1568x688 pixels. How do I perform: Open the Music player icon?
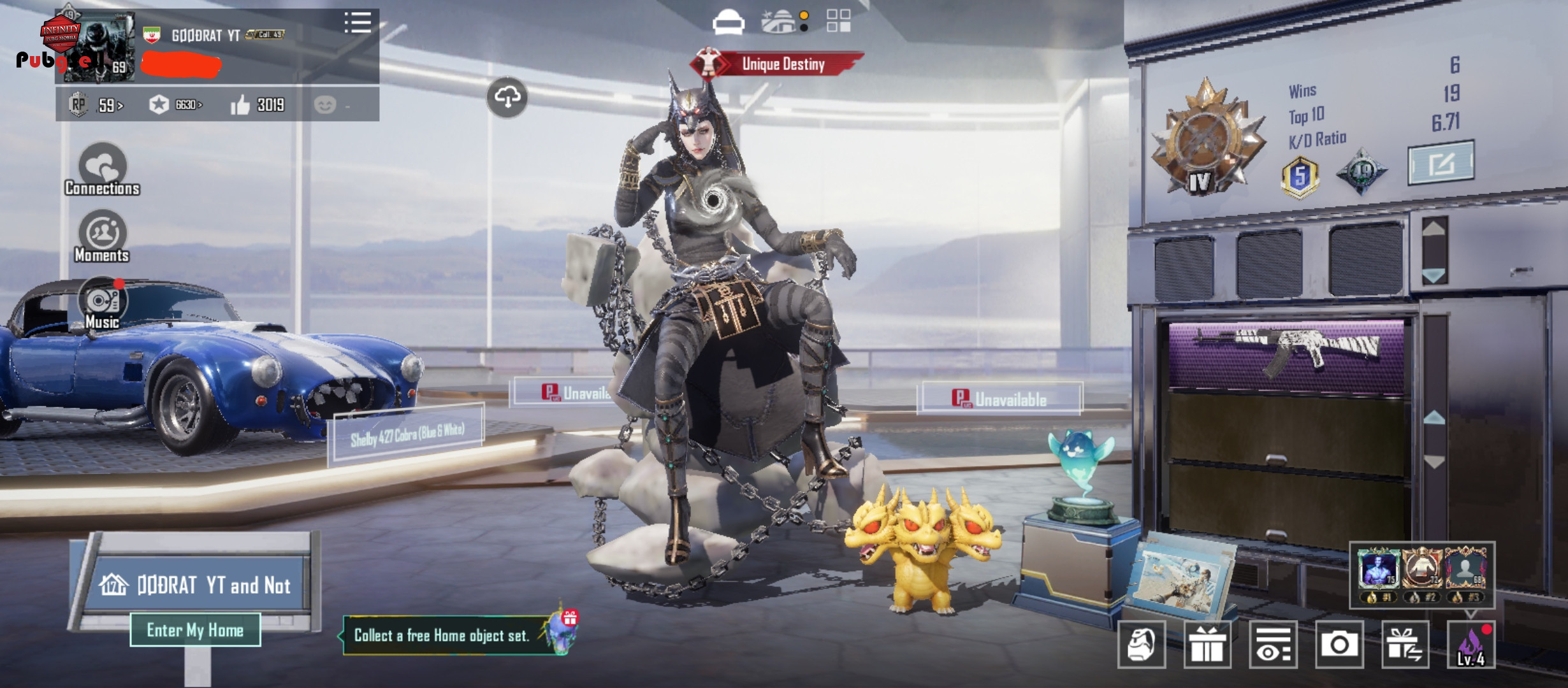point(102,303)
